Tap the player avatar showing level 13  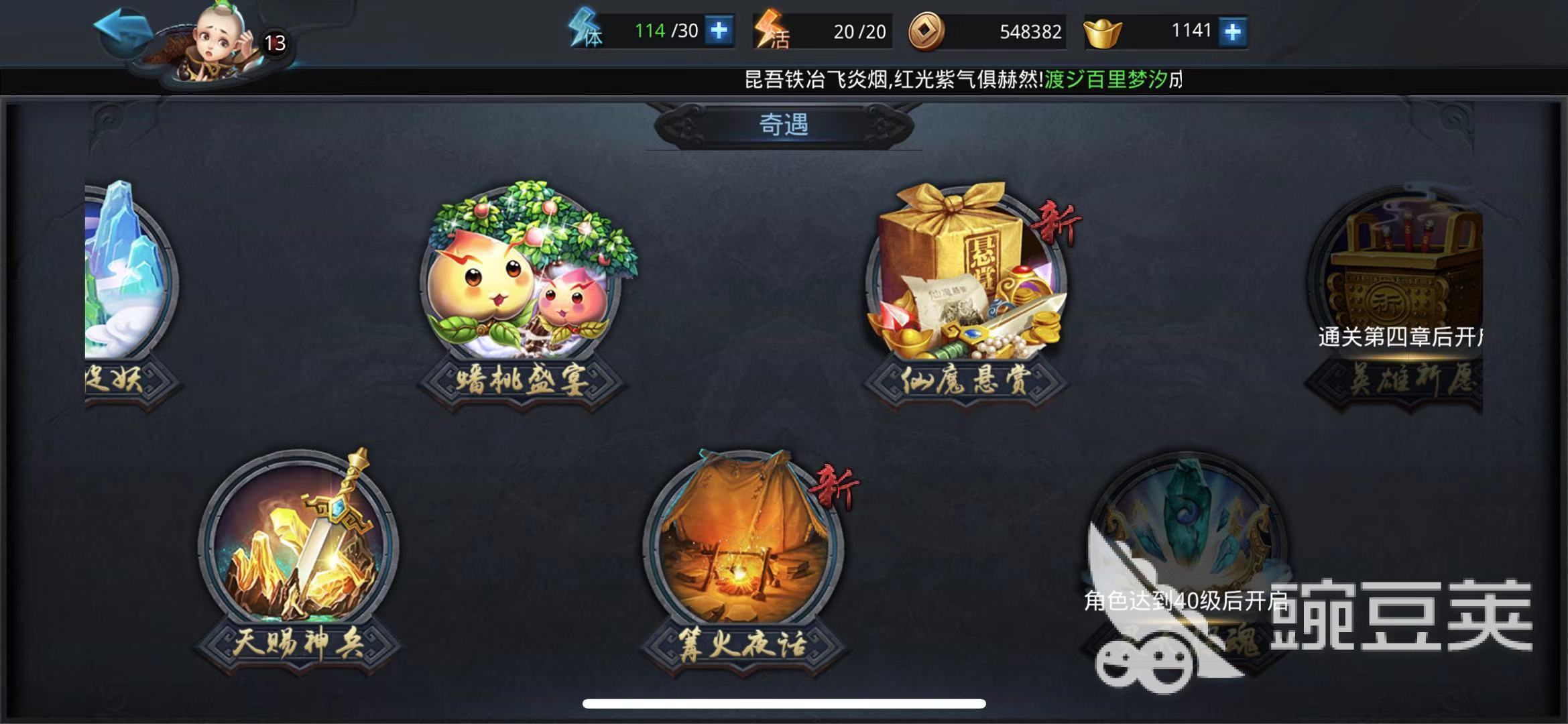click(215, 39)
